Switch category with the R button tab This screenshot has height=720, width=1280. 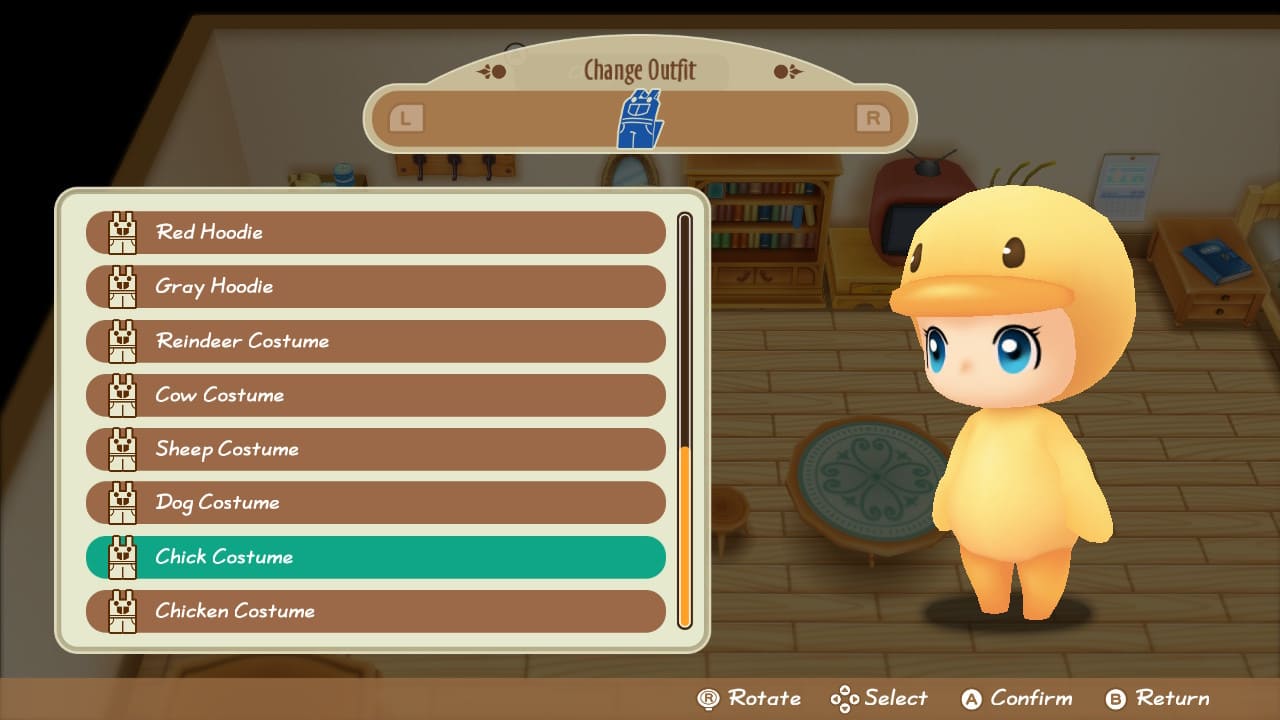pos(872,117)
